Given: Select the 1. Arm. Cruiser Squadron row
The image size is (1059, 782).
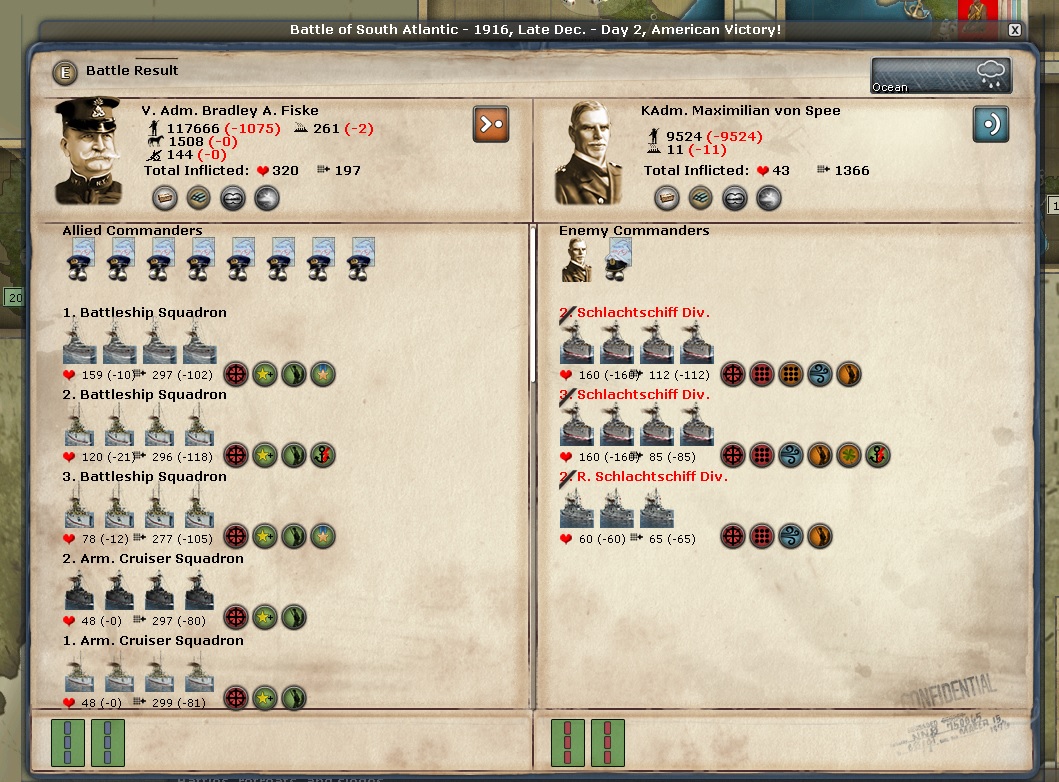Looking at the screenshot, I should [x=152, y=641].
